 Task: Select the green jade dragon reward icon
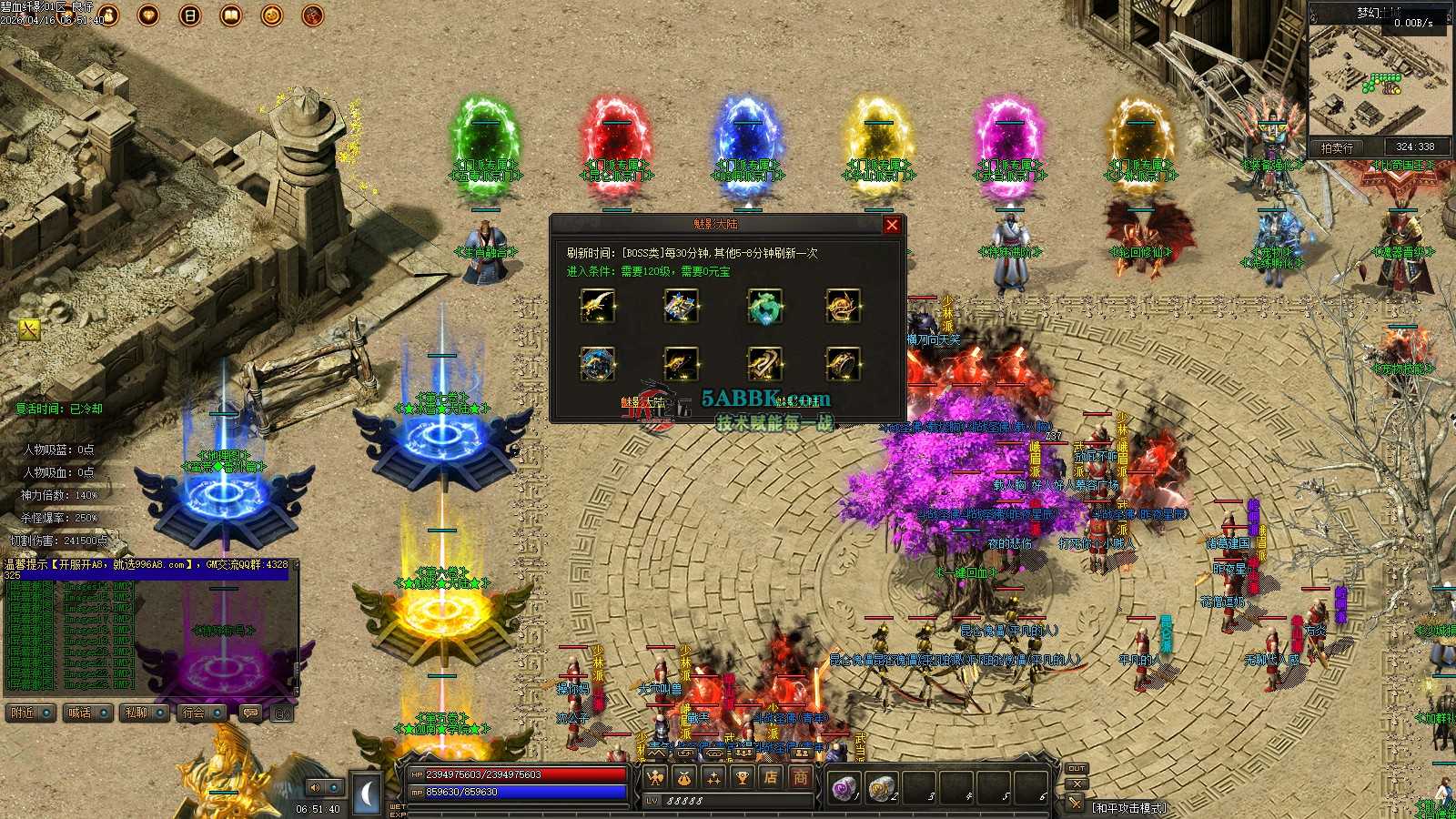(x=764, y=307)
